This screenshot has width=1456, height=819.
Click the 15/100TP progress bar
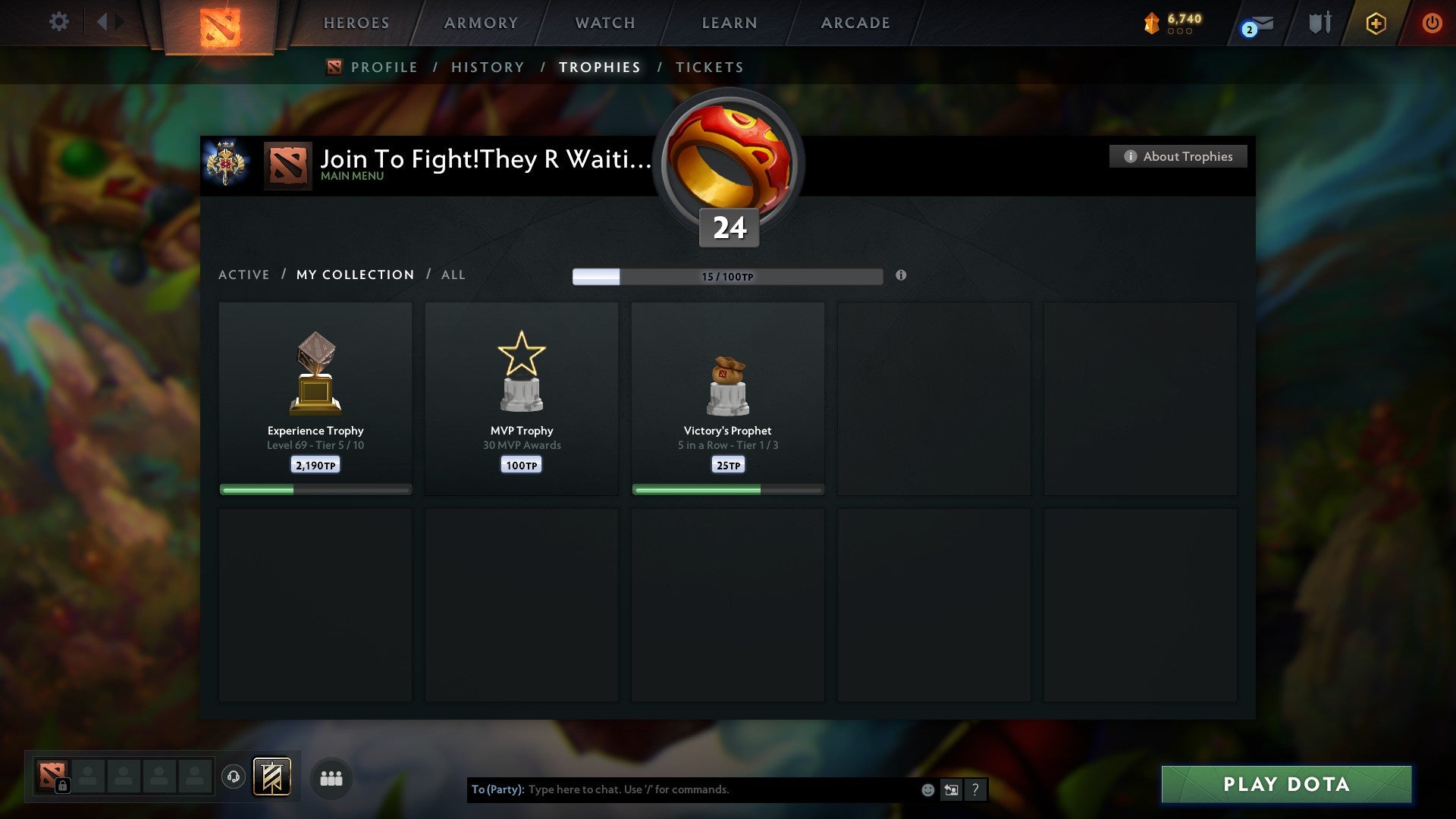pyautogui.click(x=728, y=277)
